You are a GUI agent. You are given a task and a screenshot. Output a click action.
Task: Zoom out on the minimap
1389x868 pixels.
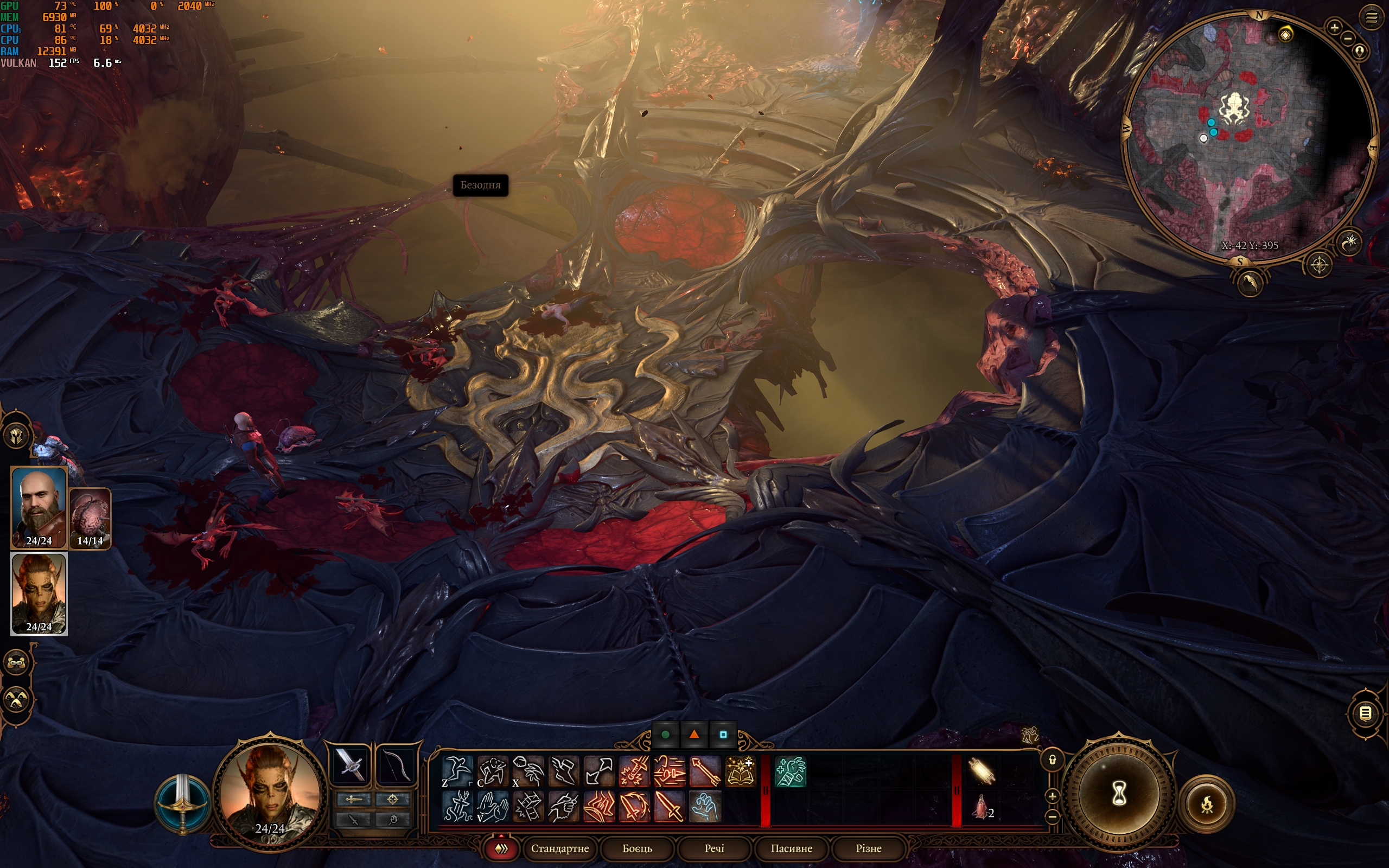1348,39
